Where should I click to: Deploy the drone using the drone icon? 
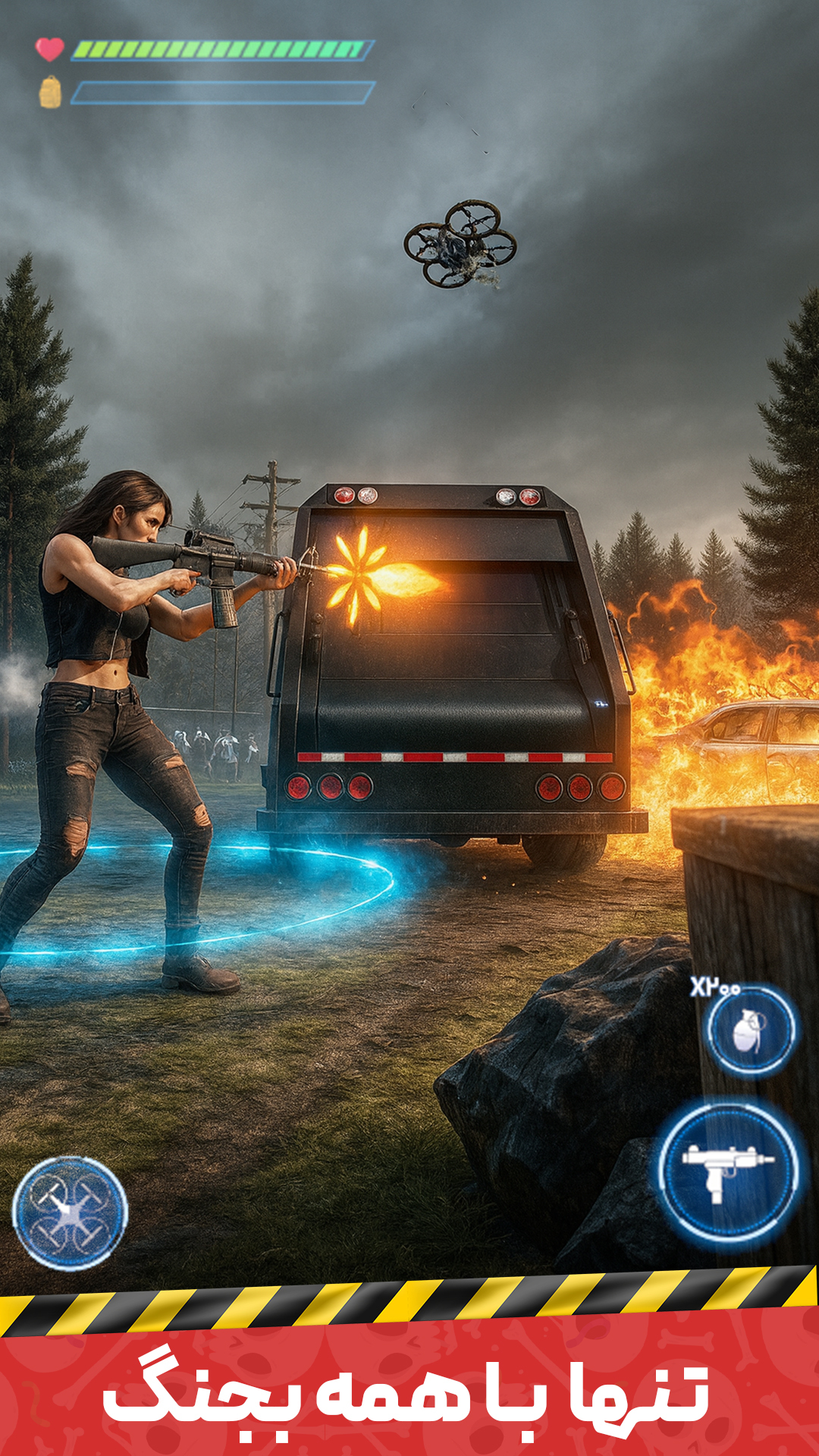[x=70, y=1213]
